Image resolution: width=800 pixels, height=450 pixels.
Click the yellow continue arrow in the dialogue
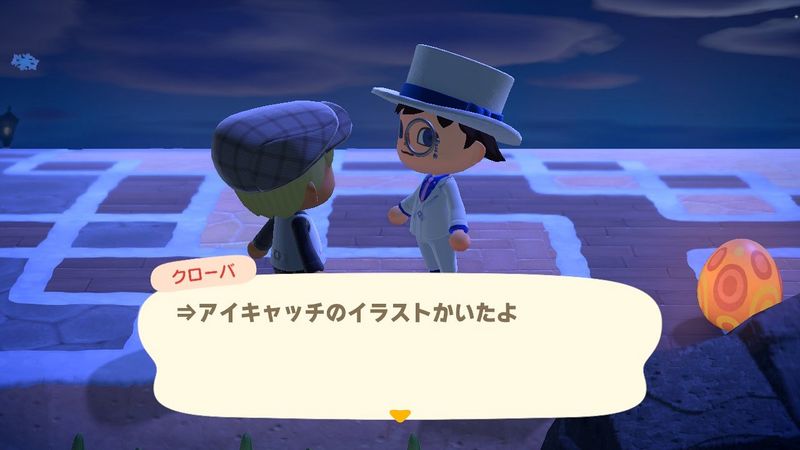tap(399, 414)
